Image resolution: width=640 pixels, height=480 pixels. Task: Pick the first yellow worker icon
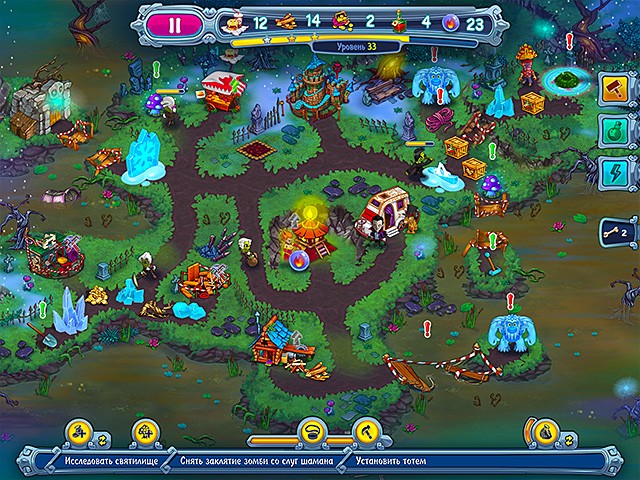76,433
